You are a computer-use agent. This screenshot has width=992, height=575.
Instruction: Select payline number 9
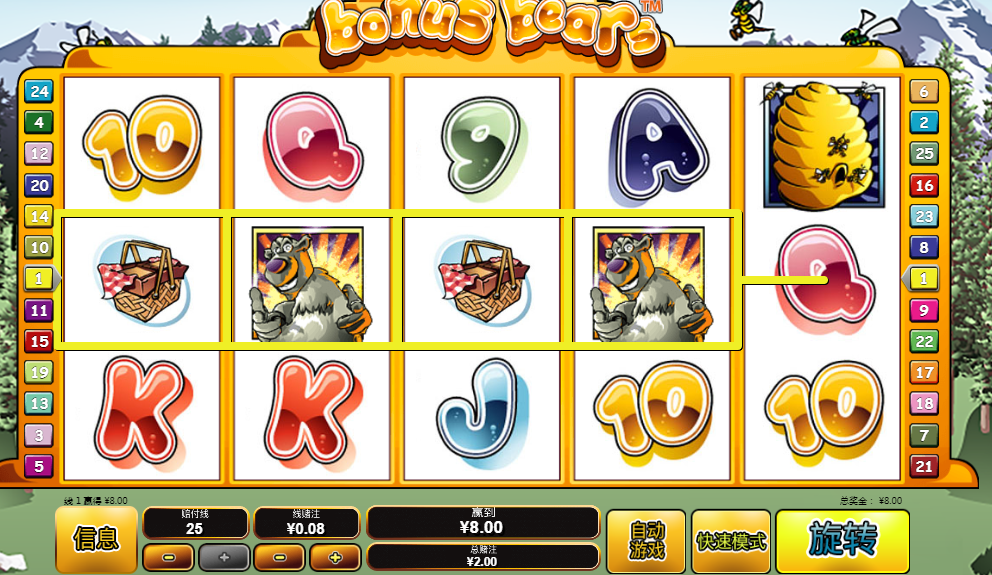(923, 310)
